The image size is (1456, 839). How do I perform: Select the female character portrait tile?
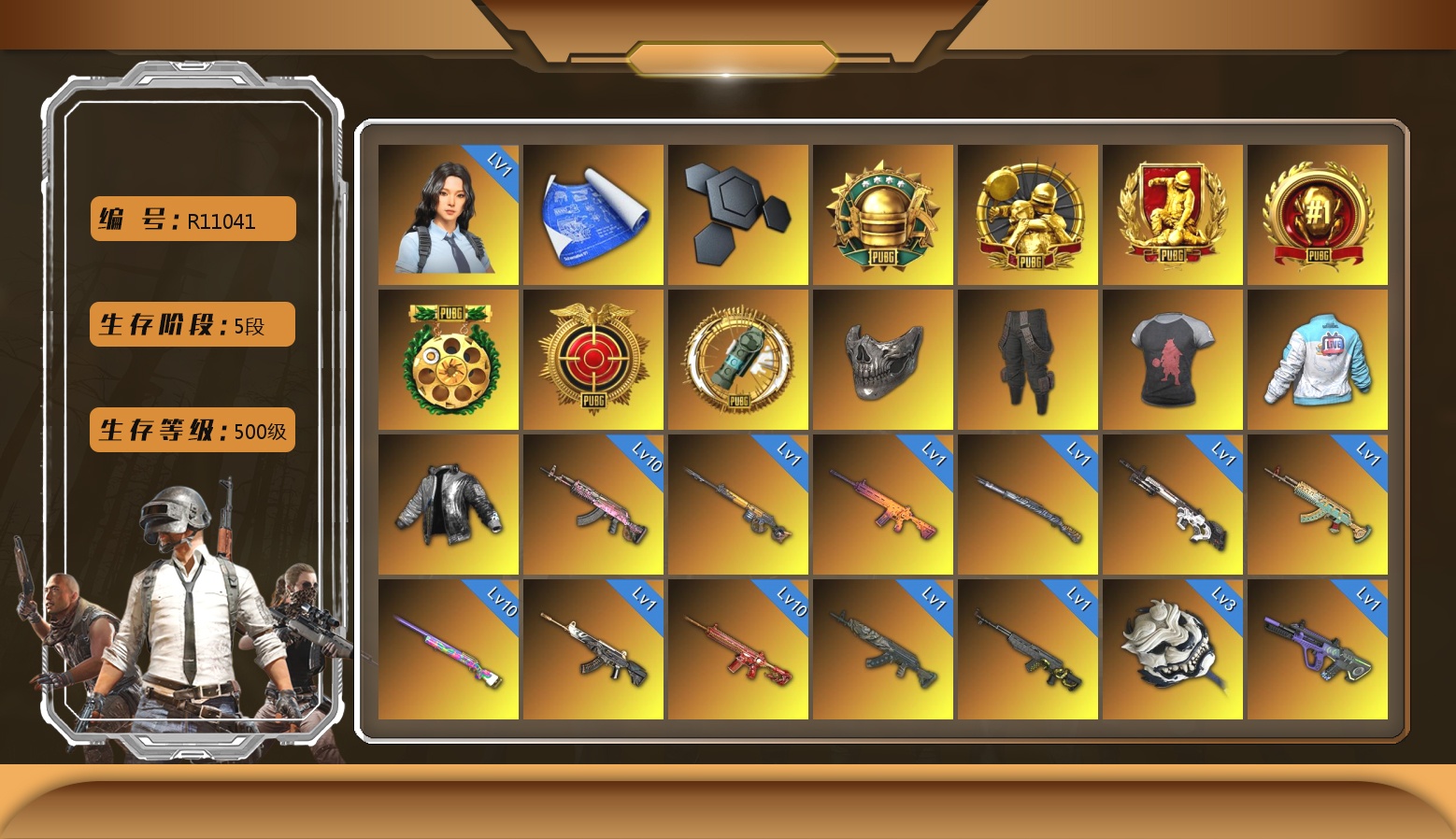[448, 215]
